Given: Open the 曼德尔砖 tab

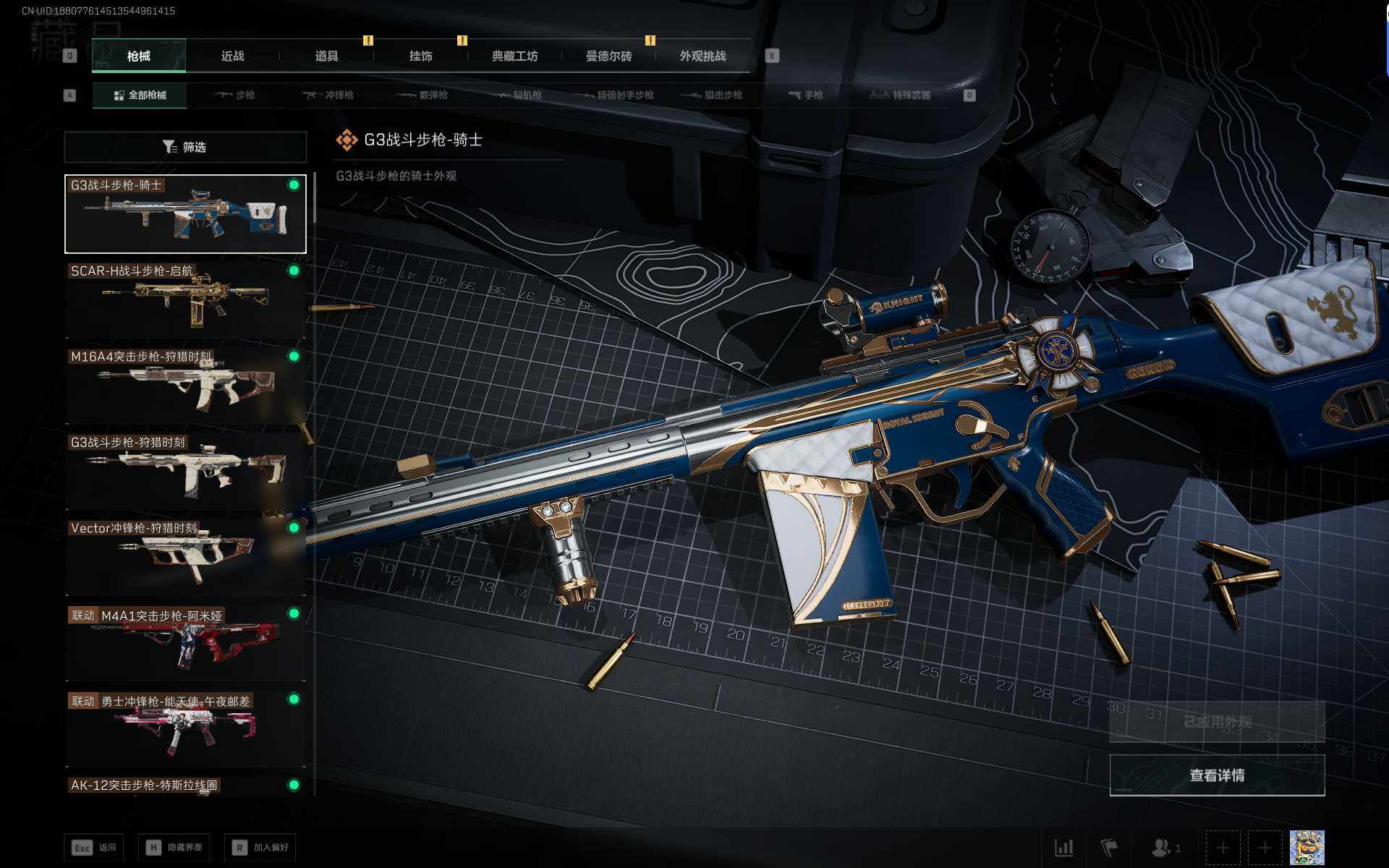Looking at the screenshot, I should 608,56.
